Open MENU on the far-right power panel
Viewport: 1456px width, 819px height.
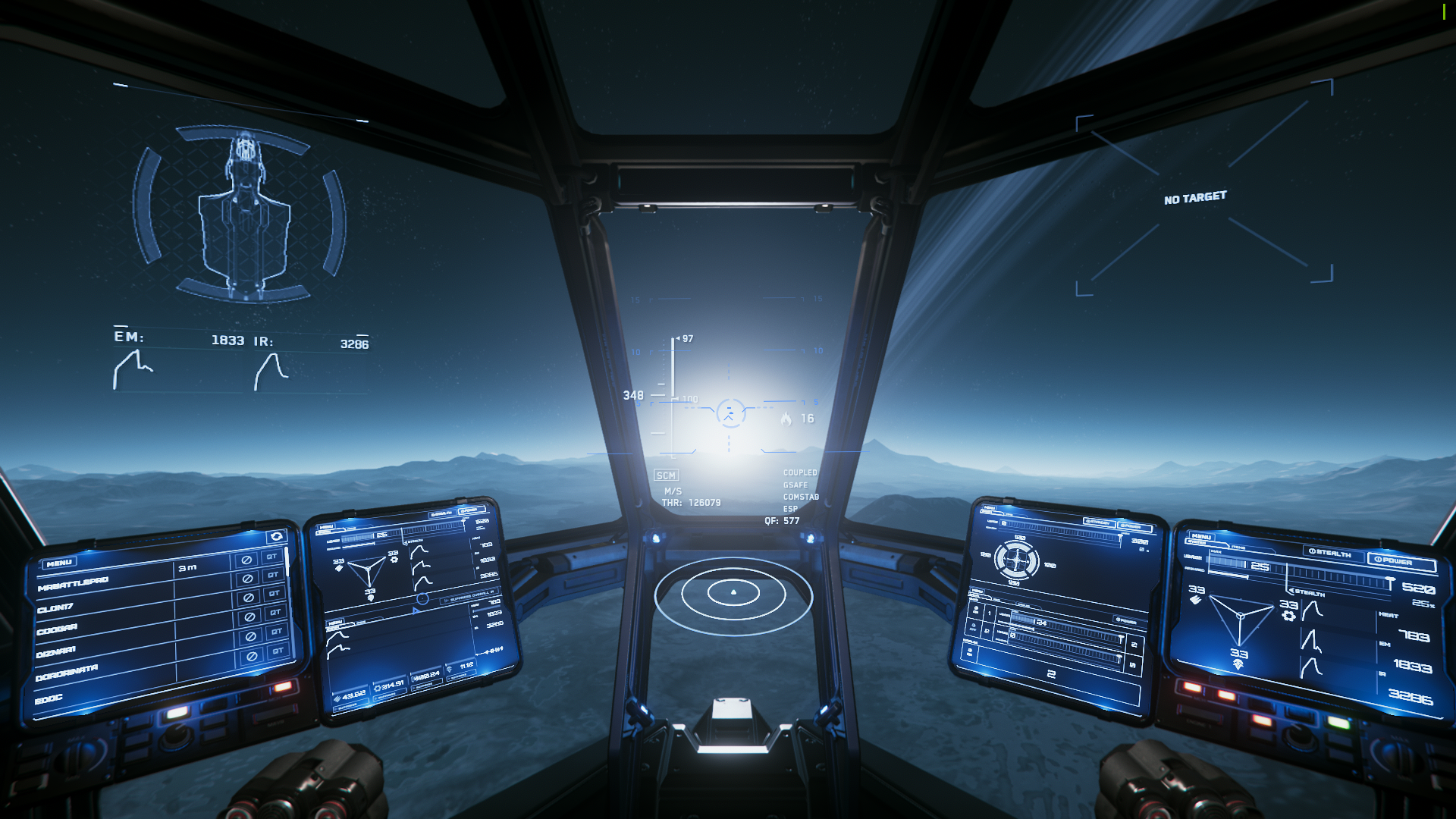pyautogui.click(x=1201, y=536)
